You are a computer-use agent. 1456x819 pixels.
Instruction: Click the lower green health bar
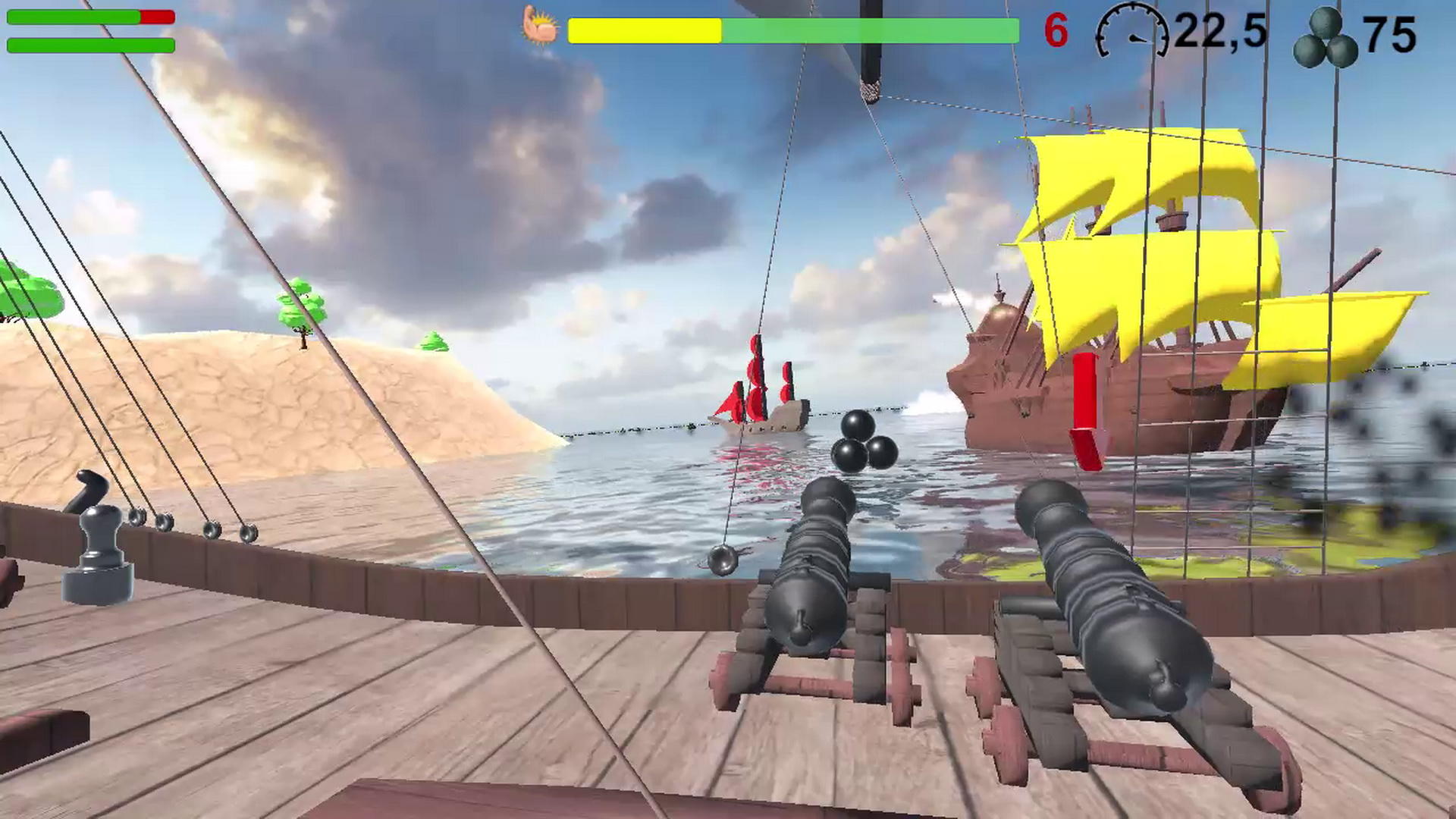click(91, 44)
